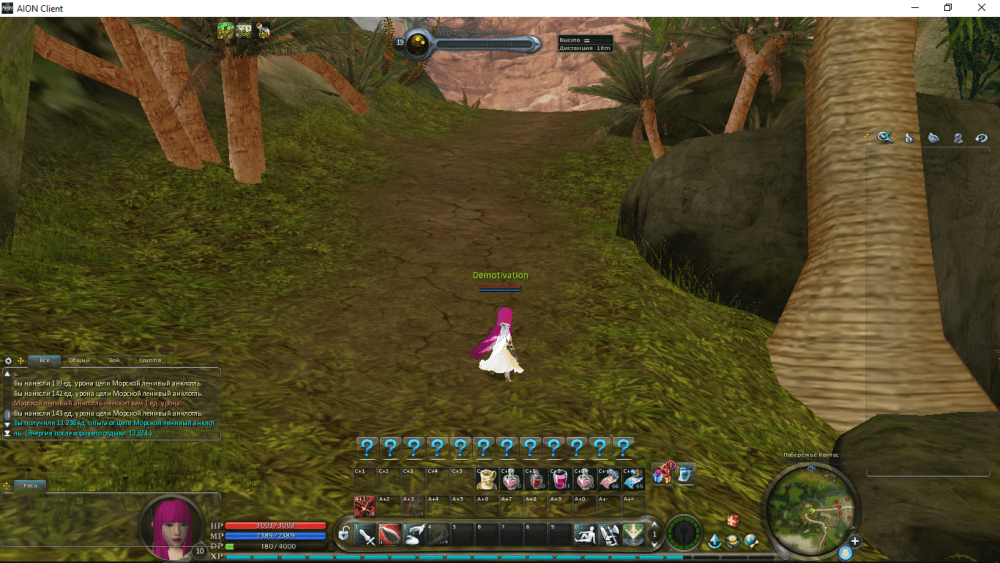The width and height of the screenshot is (1000, 563).
Task: Maximize the AION Client window
Action: point(947,8)
